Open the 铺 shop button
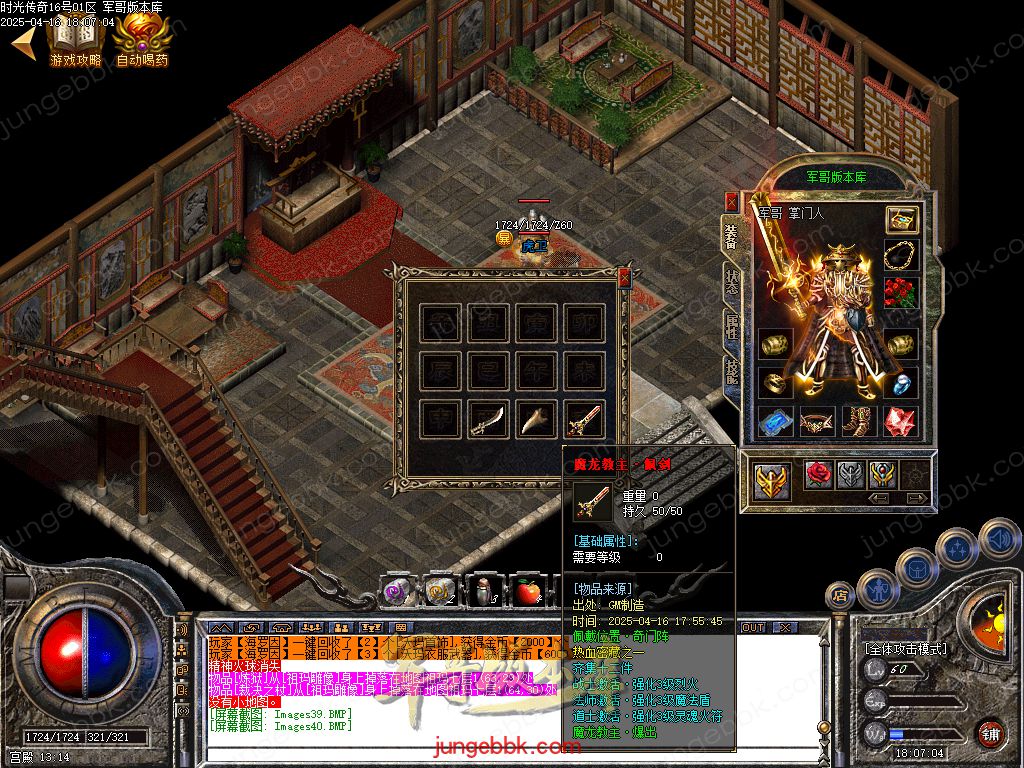The image size is (1024, 768). tap(989, 733)
